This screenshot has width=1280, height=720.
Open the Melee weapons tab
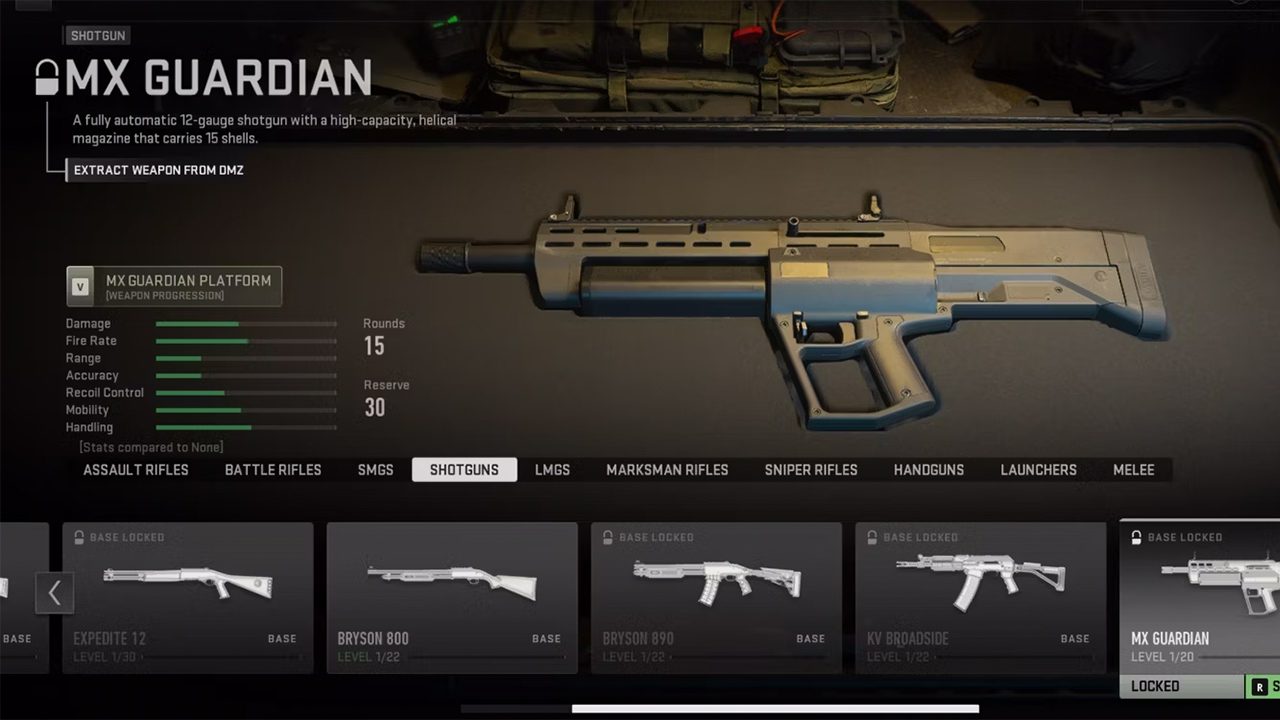click(x=1134, y=470)
